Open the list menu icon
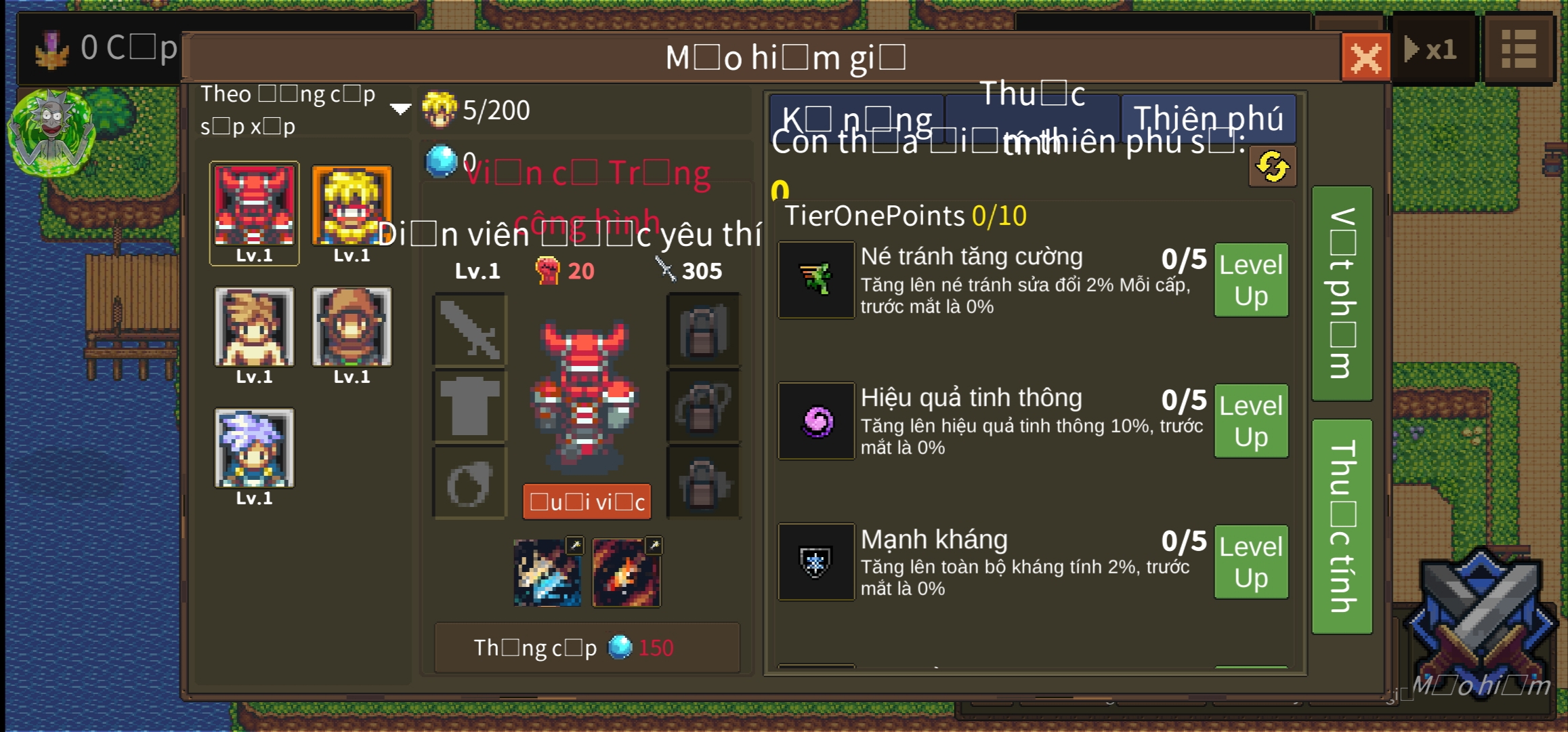The image size is (1568, 732). click(x=1519, y=50)
